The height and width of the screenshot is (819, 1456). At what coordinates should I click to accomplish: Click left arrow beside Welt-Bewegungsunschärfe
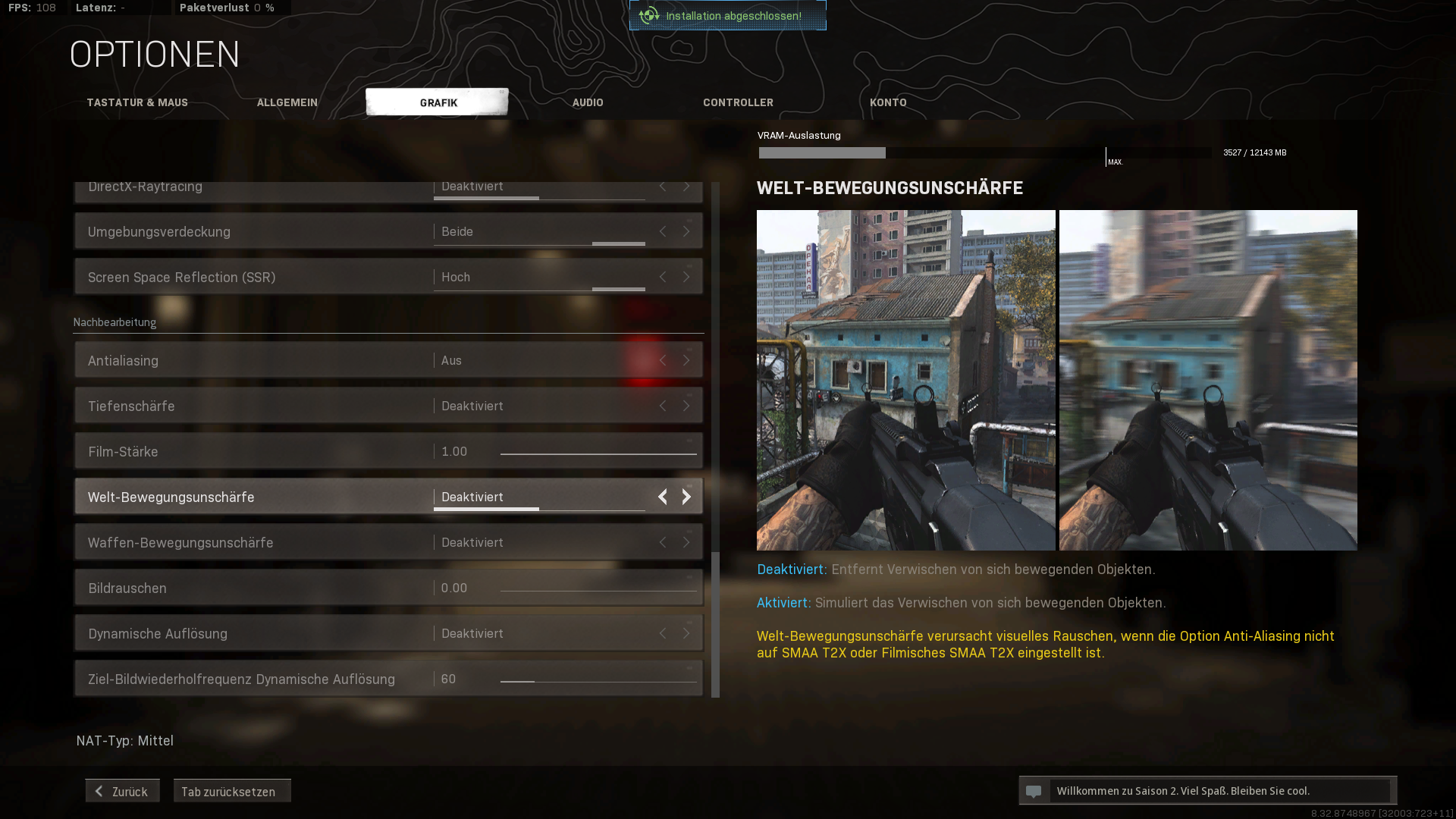(662, 497)
